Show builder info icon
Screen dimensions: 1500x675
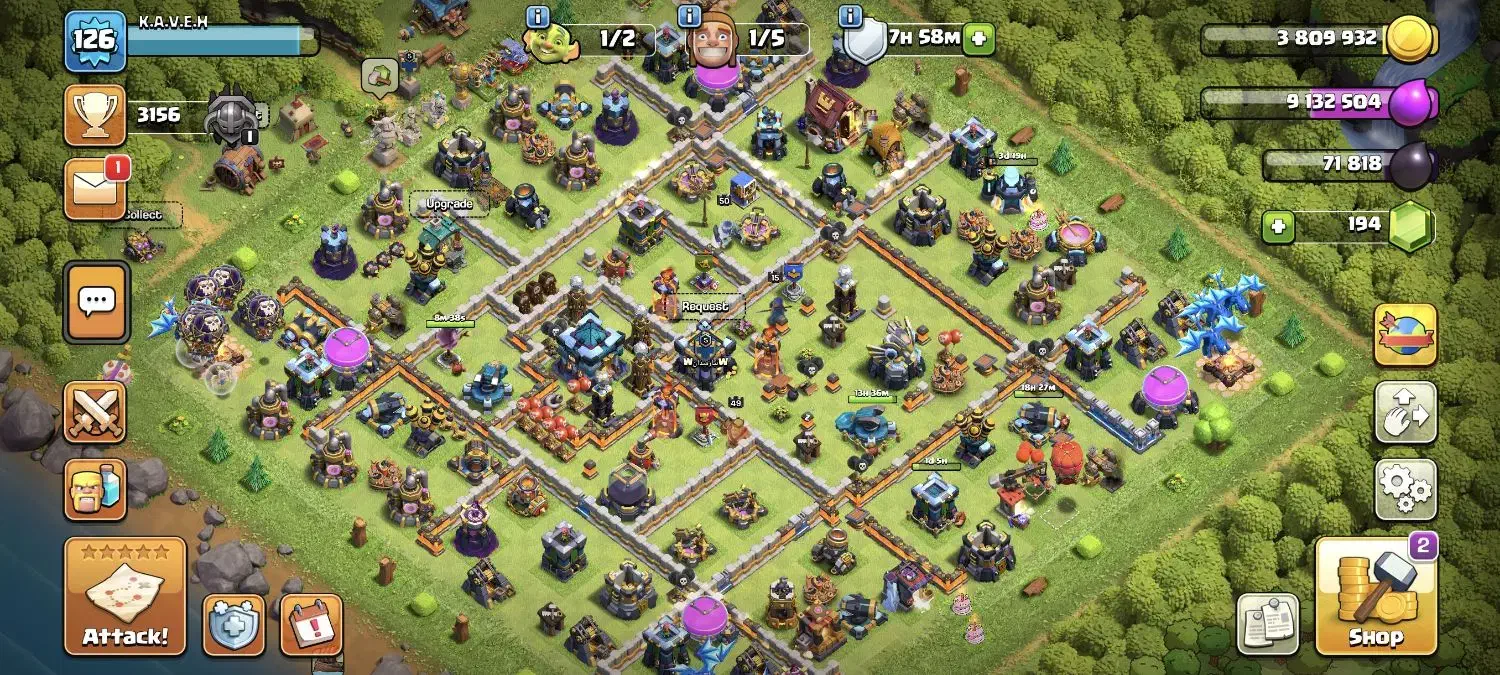click(688, 16)
